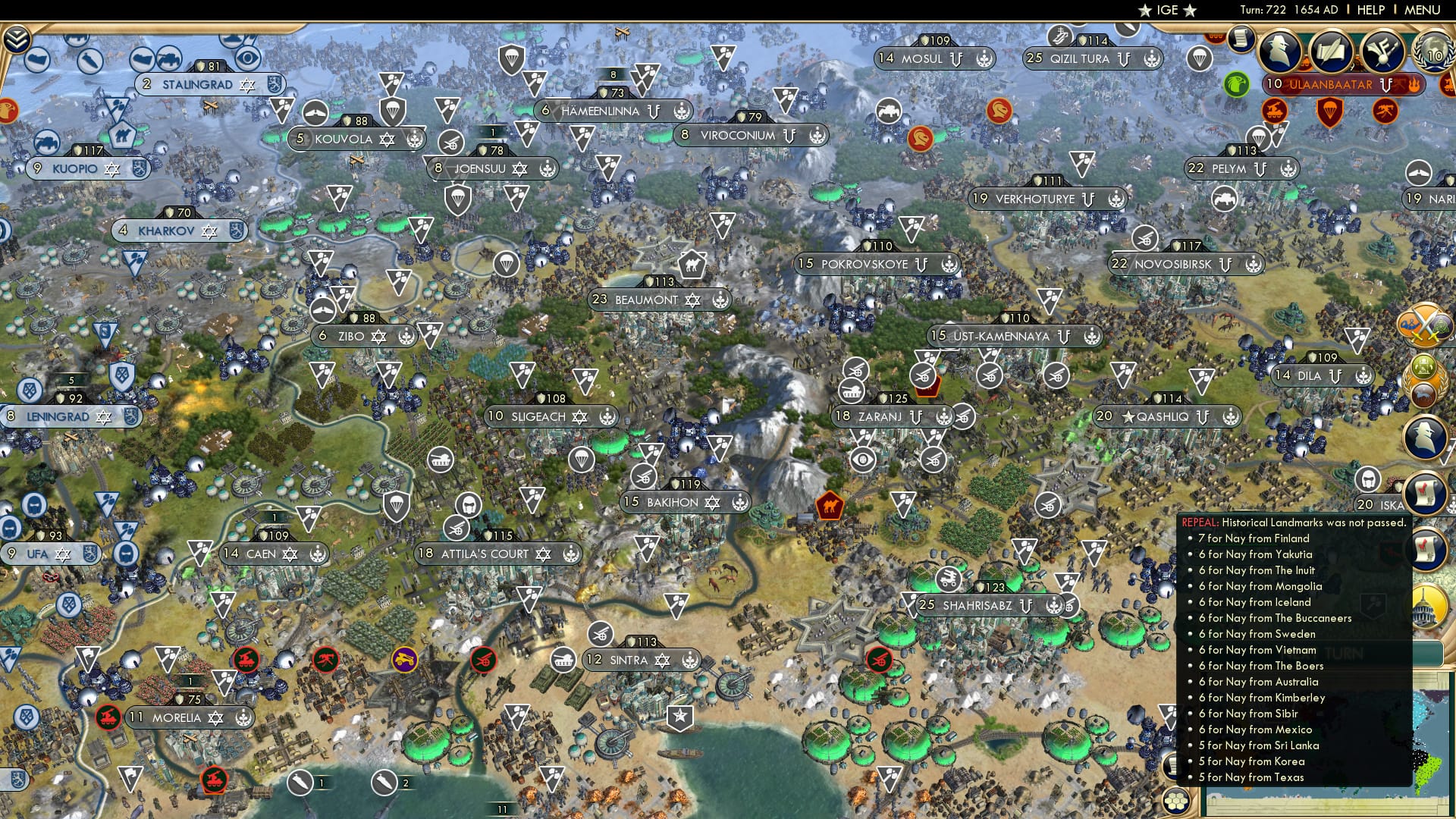Click the IGE star button at top center
Viewport: 1456px width, 819px height.
click(x=1169, y=10)
